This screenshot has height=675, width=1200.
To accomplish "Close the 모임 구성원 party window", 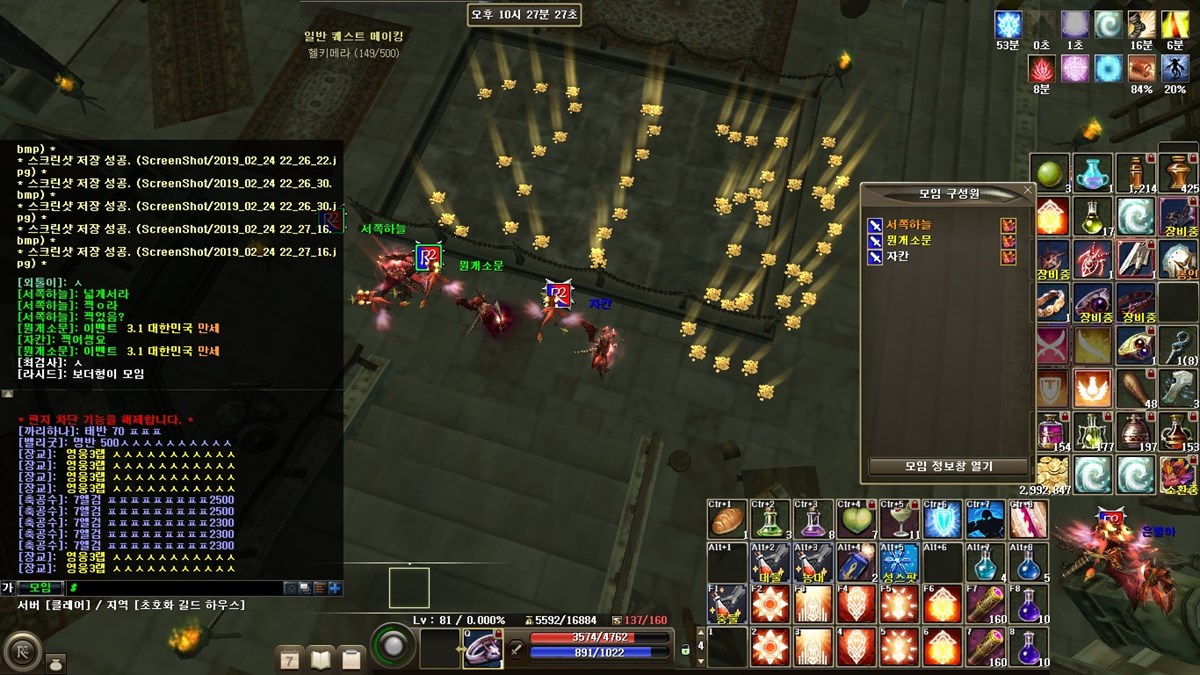I will click(x=1027, y=190).
